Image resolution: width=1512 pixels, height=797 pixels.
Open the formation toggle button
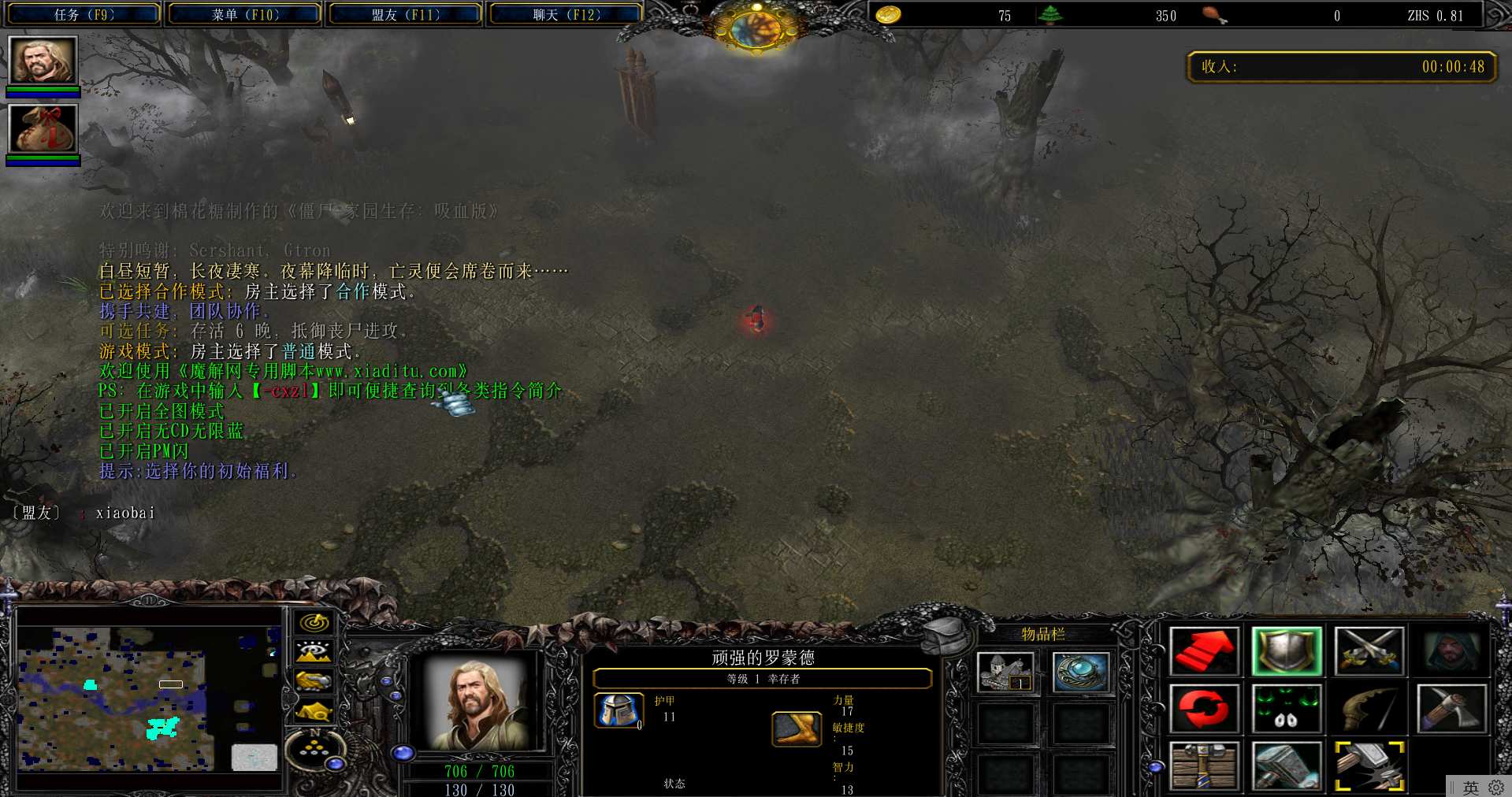pyautogui.click(x=314, y=750)
